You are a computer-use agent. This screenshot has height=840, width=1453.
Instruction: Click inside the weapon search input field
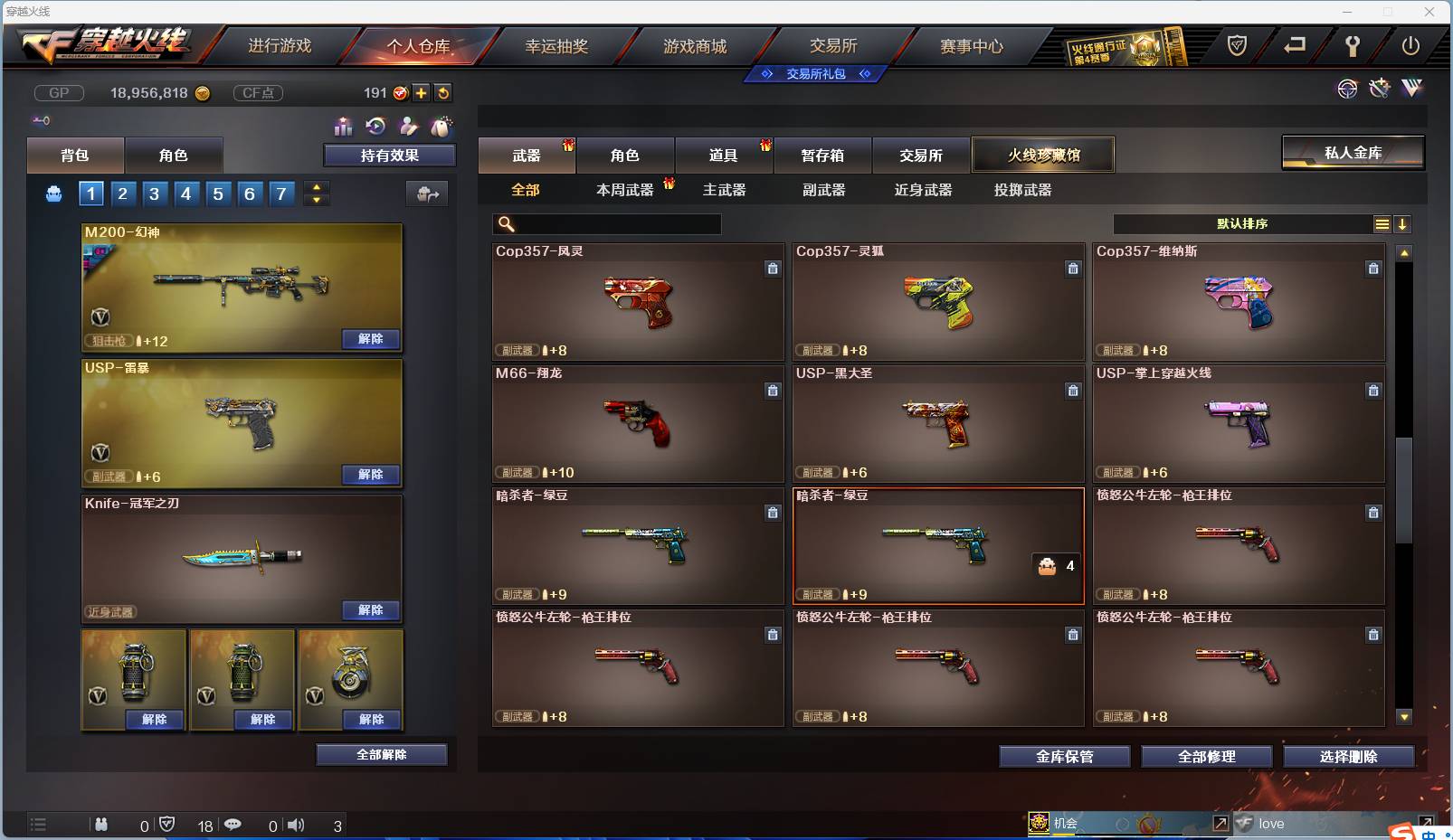pos(615,224)
